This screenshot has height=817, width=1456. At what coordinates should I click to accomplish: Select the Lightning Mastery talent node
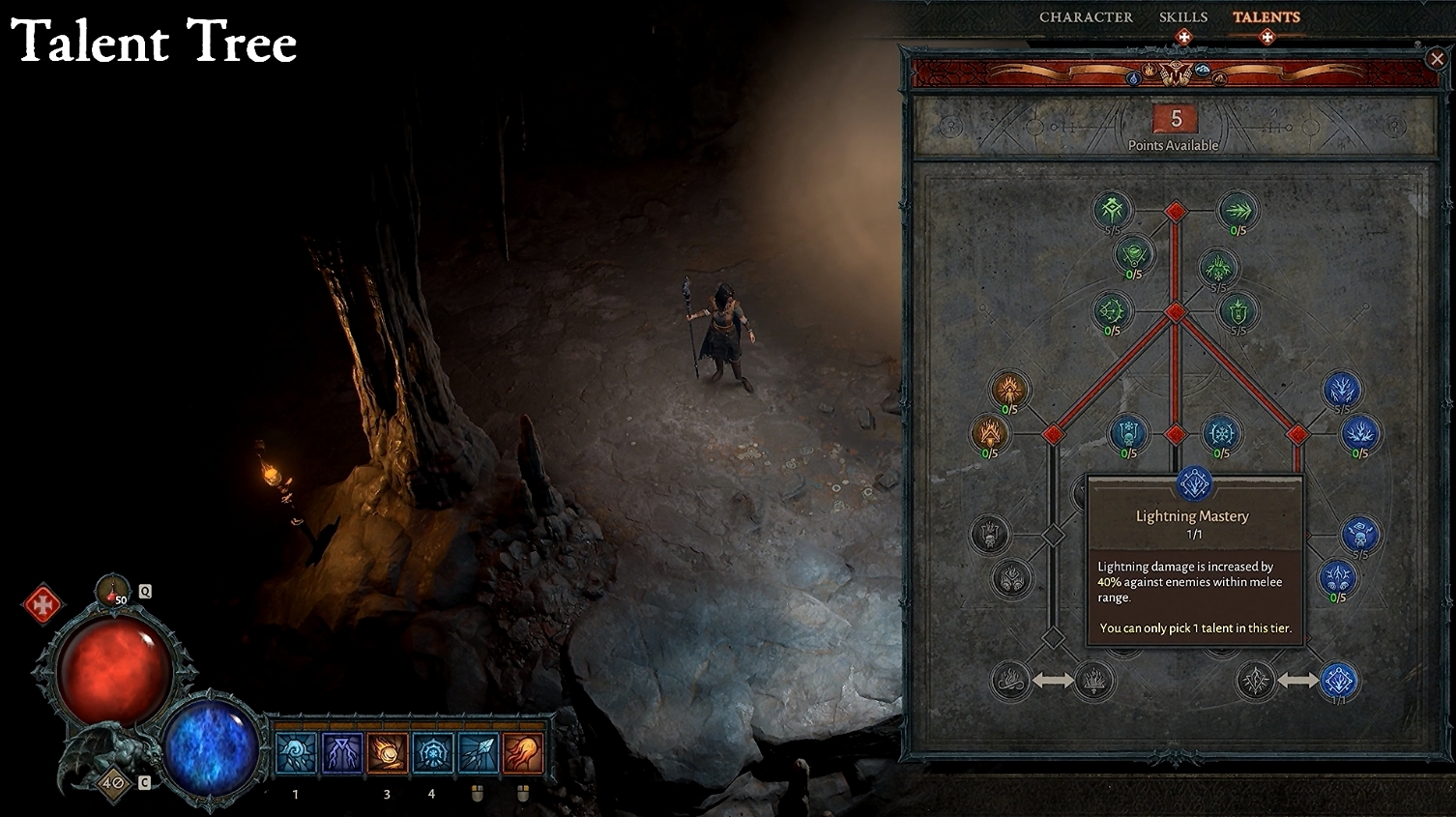pyautogui.click(x=1339, y=681)
